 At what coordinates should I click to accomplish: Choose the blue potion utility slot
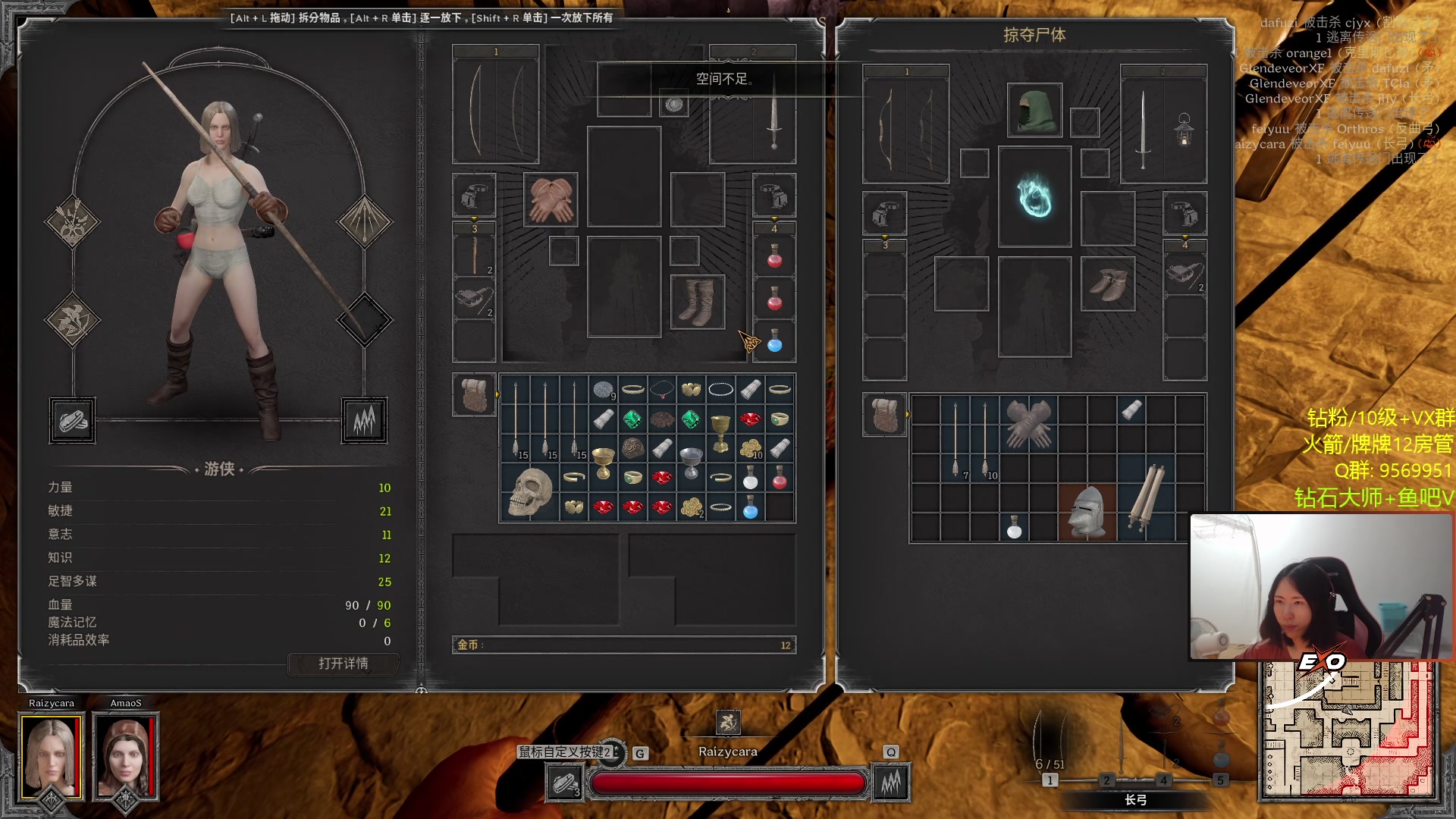click(774, 343)
